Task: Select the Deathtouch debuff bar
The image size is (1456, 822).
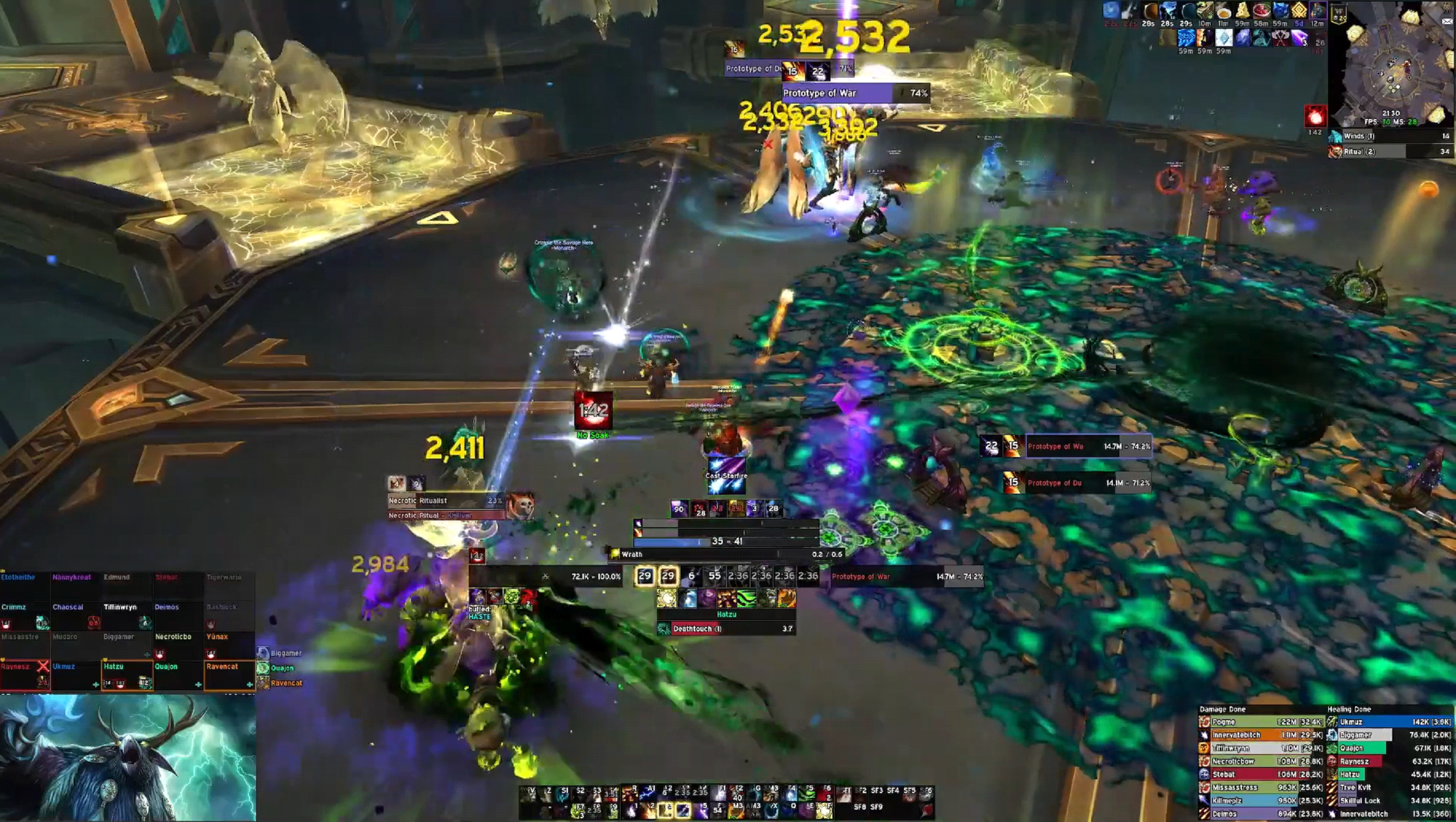Action: pyautogui.click(x=726, y=628)
